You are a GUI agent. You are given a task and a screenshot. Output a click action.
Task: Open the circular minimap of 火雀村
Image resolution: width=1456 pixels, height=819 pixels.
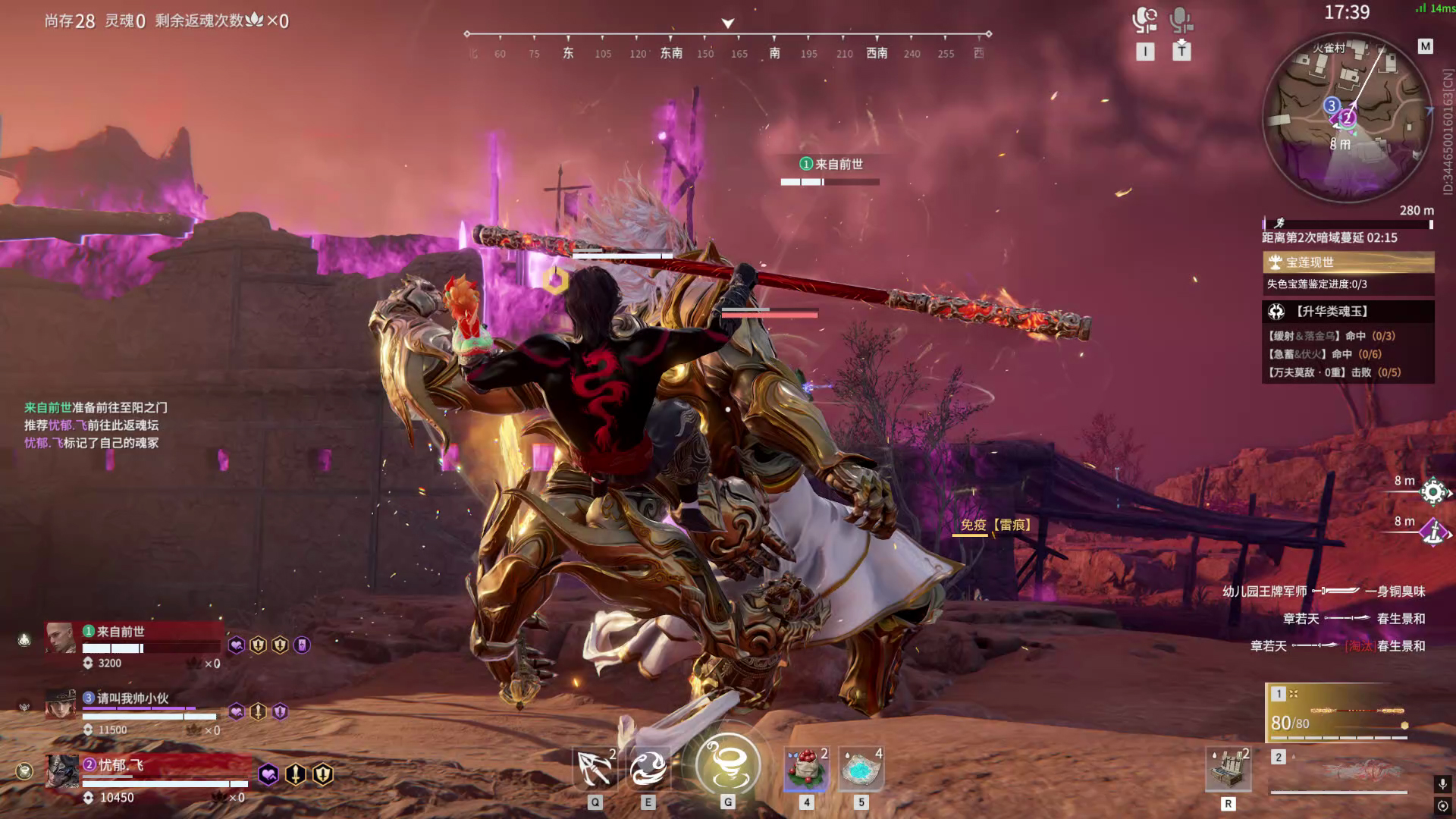coord(1347,118)
